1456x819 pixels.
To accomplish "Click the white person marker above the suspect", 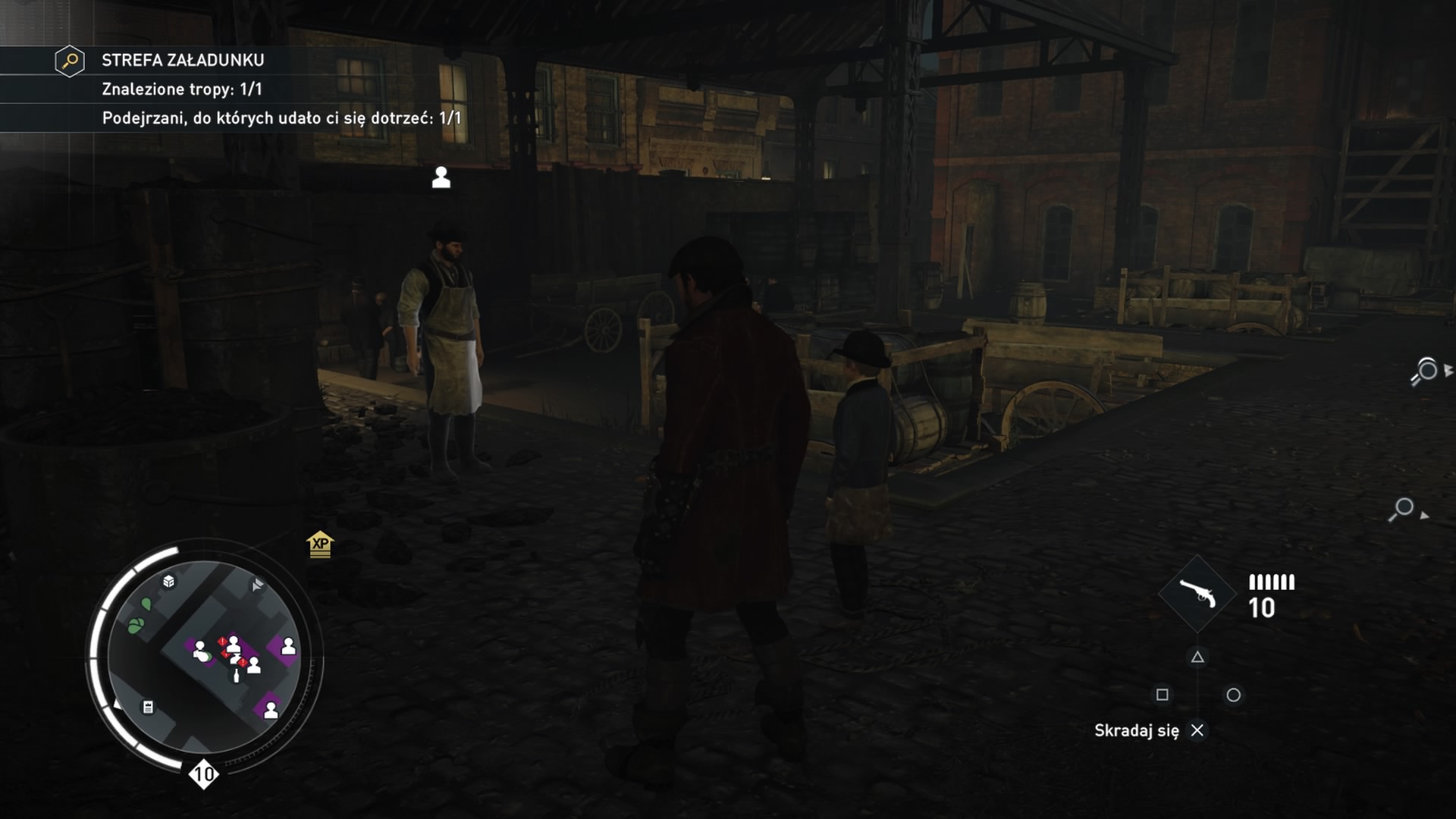I will coord(442,178).
